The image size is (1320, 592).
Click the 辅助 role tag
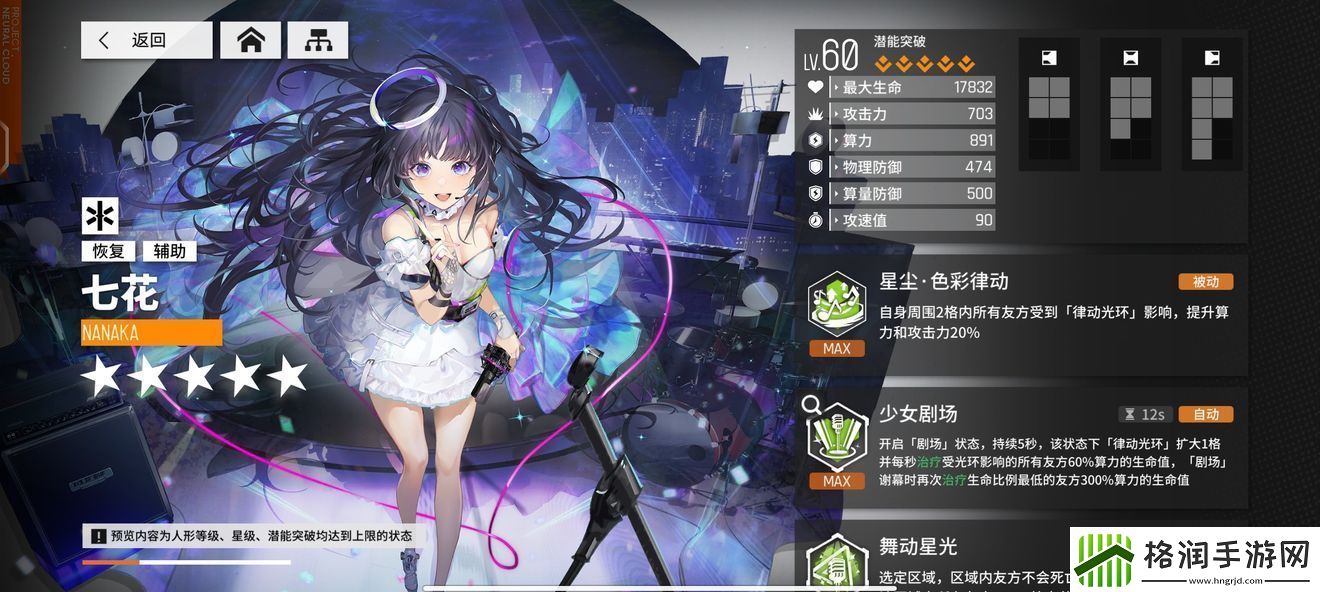169,252
